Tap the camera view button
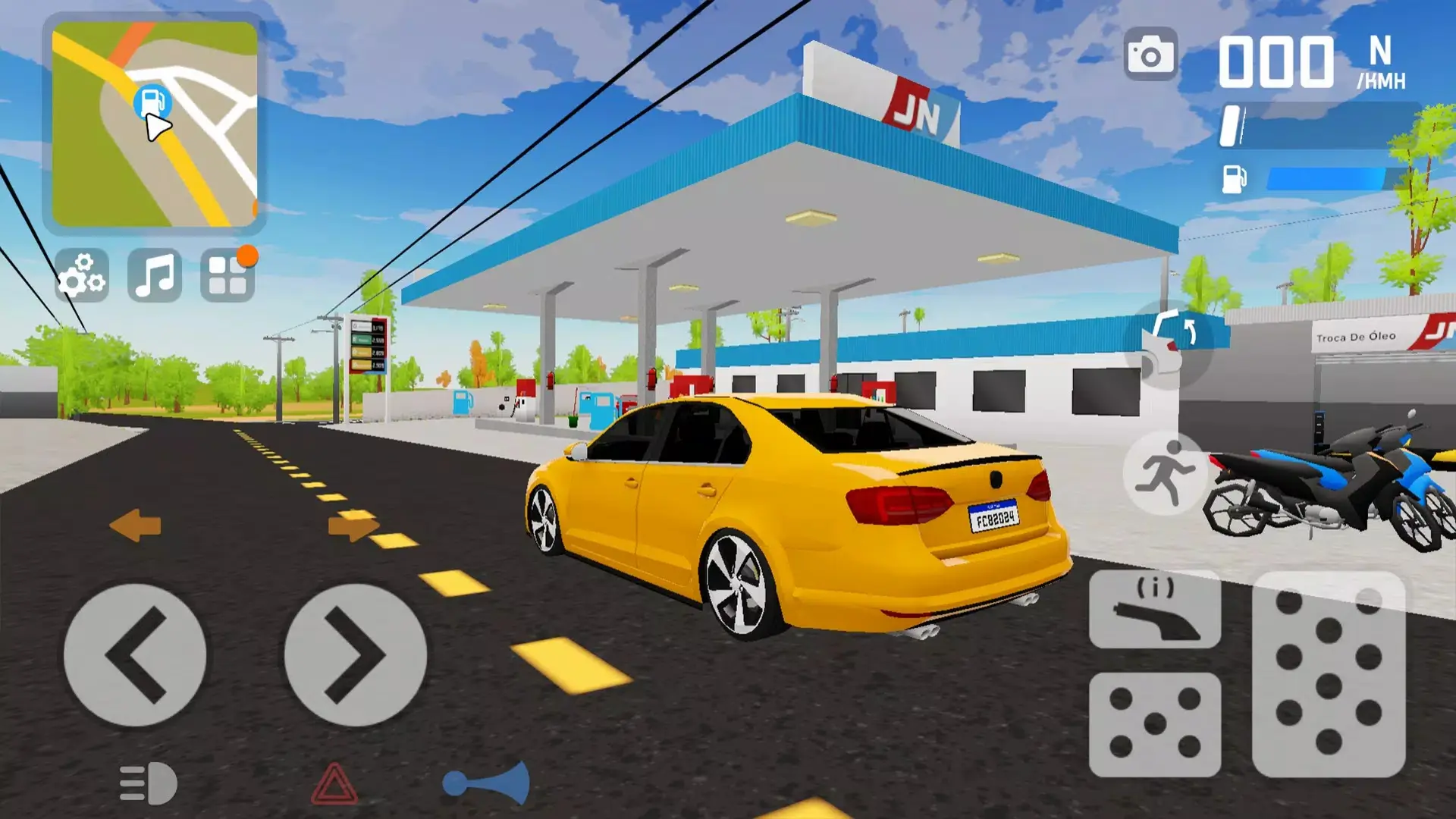Screen dimensions: 1456x819 [x=1150, y=55]
